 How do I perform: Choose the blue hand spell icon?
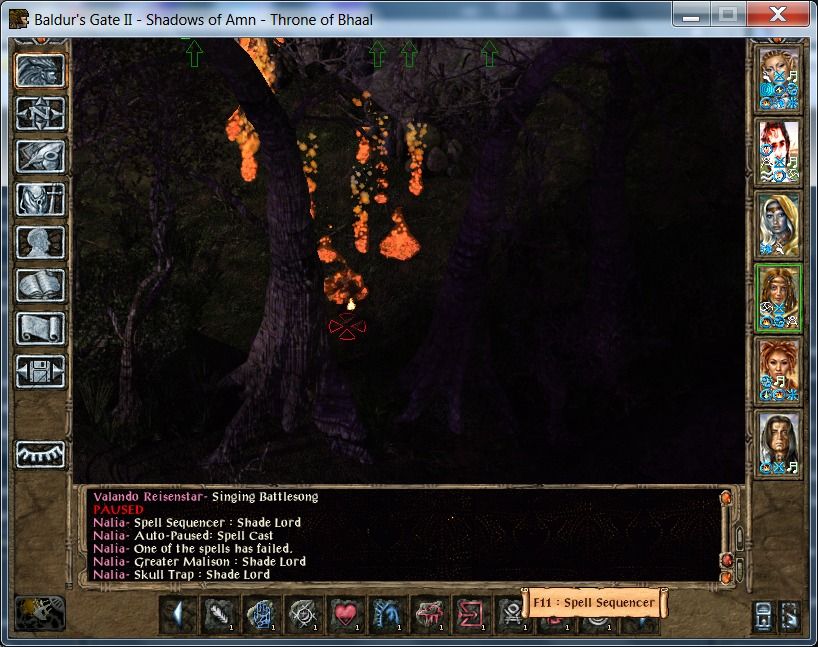261,614
